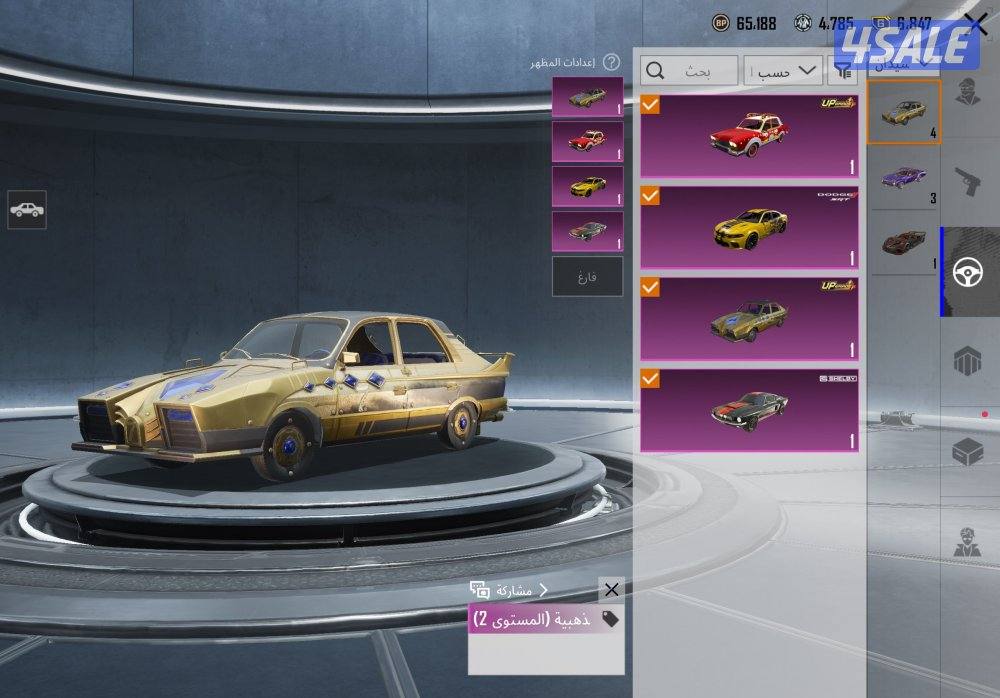
Task: Pick the black Shelby skin with red stripes
Action: click(749, 411)
